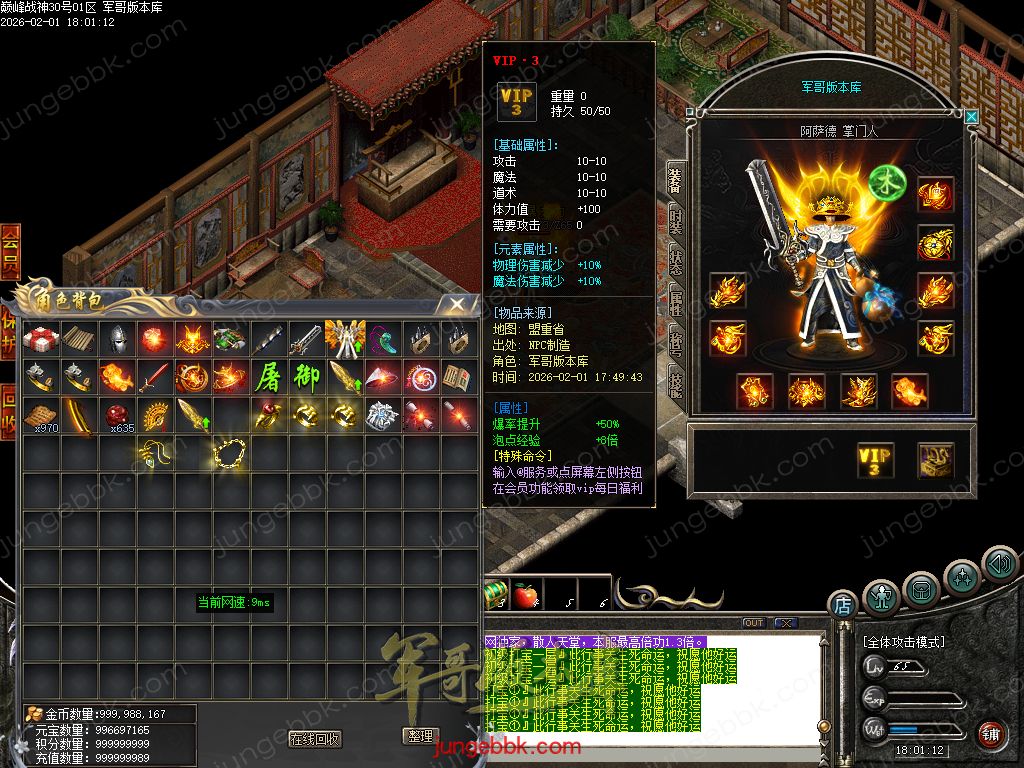Close the character bag window
1024x768 pixels.
tap(456, 303)
